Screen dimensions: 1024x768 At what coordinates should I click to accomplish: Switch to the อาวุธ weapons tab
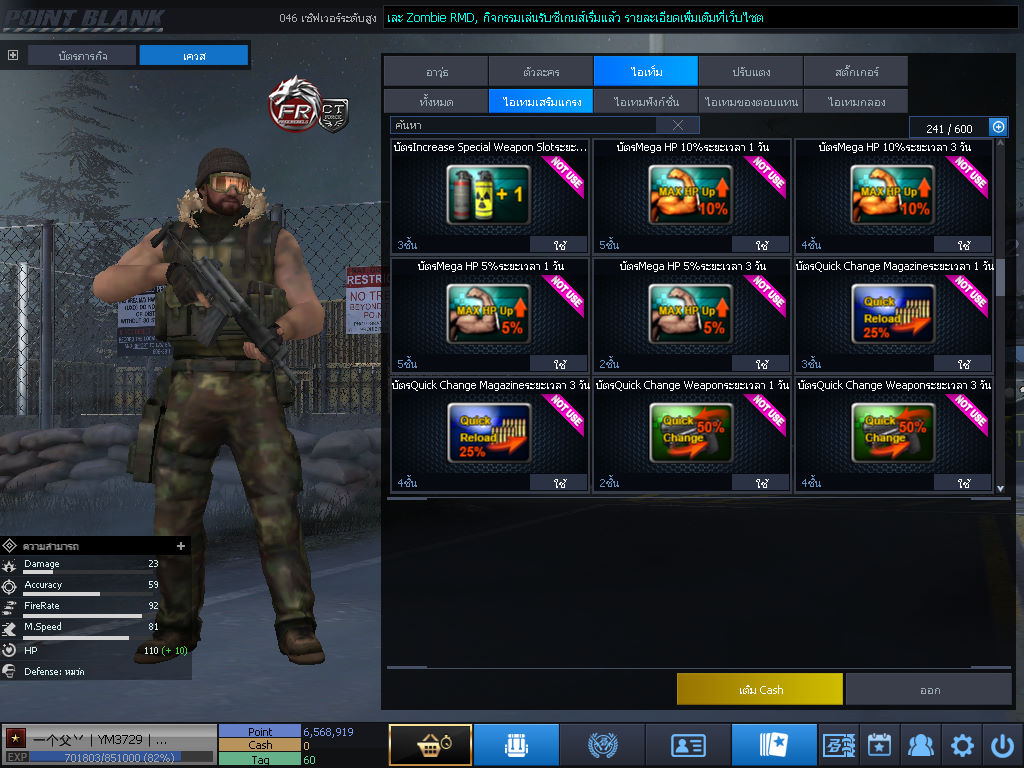[436, 72]
